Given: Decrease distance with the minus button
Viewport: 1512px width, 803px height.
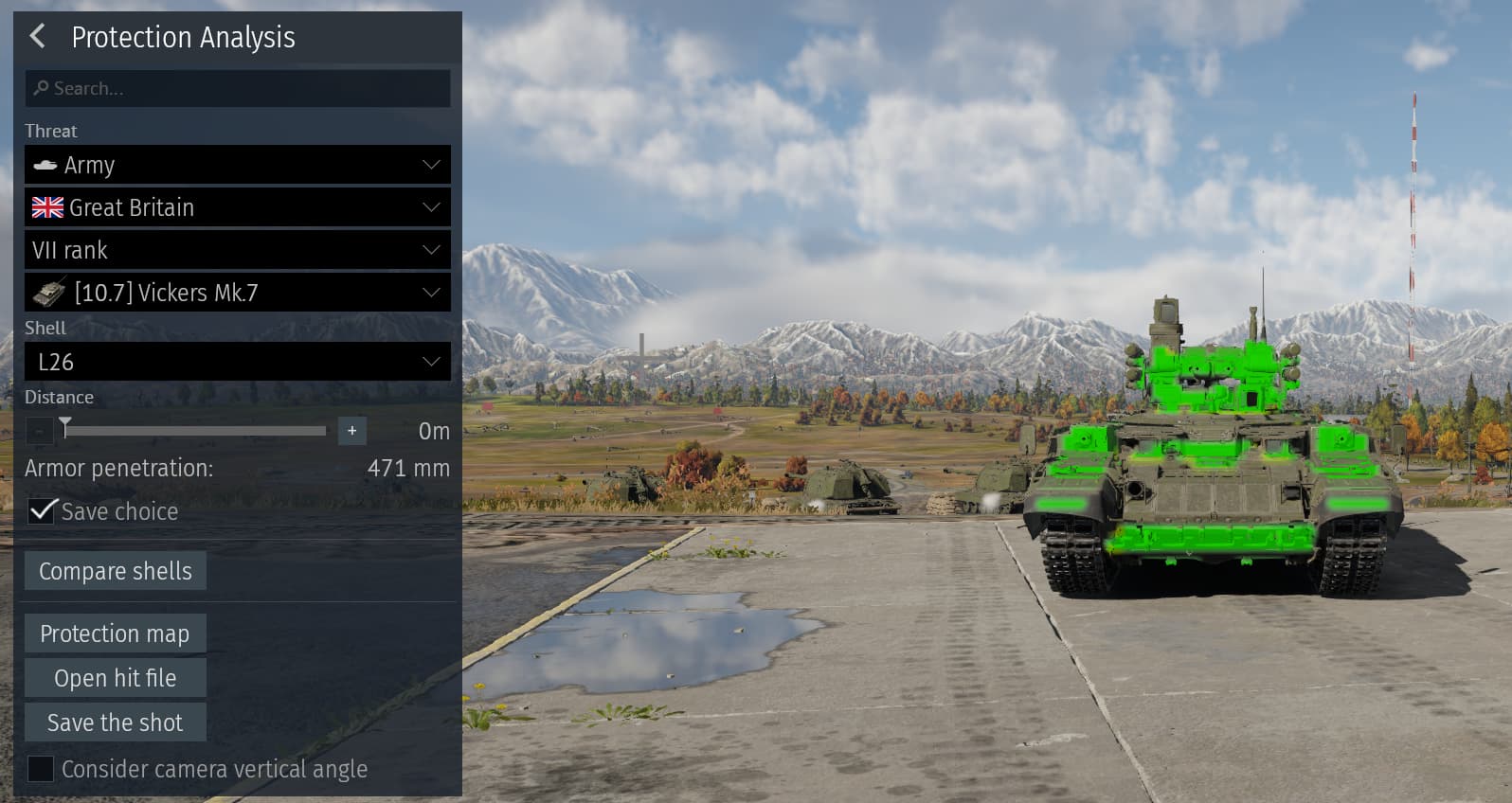Looking at the screenshot, I should point(39,431).
